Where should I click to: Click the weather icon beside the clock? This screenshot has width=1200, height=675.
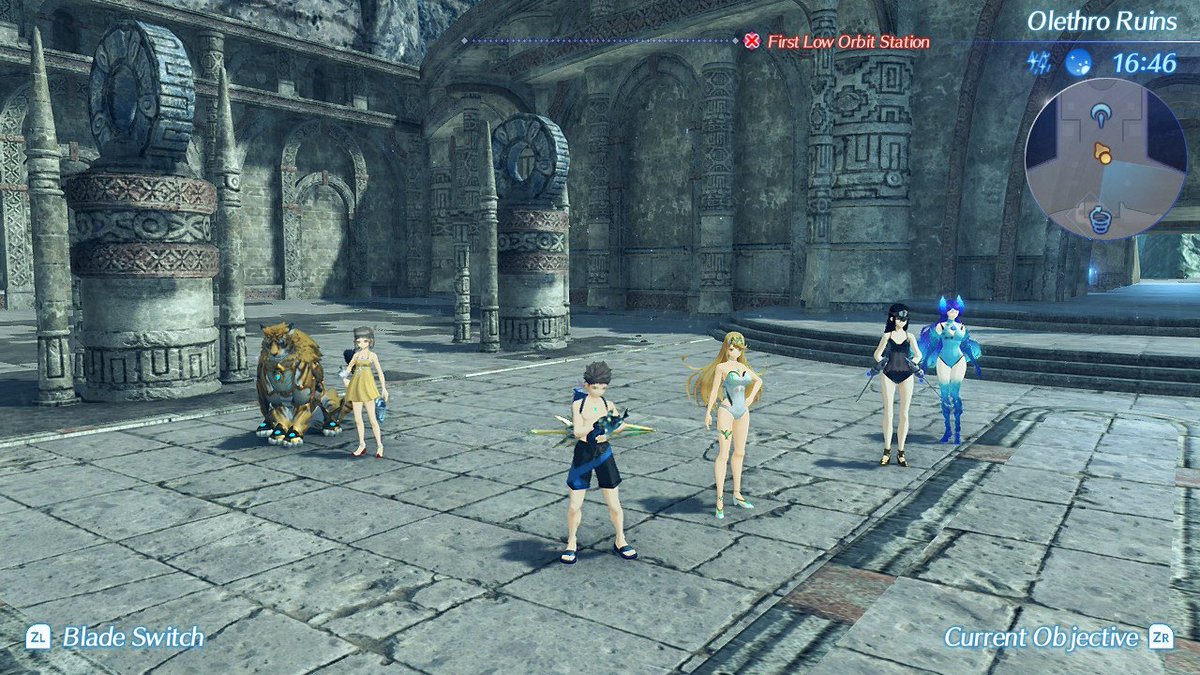point(1078,64)
